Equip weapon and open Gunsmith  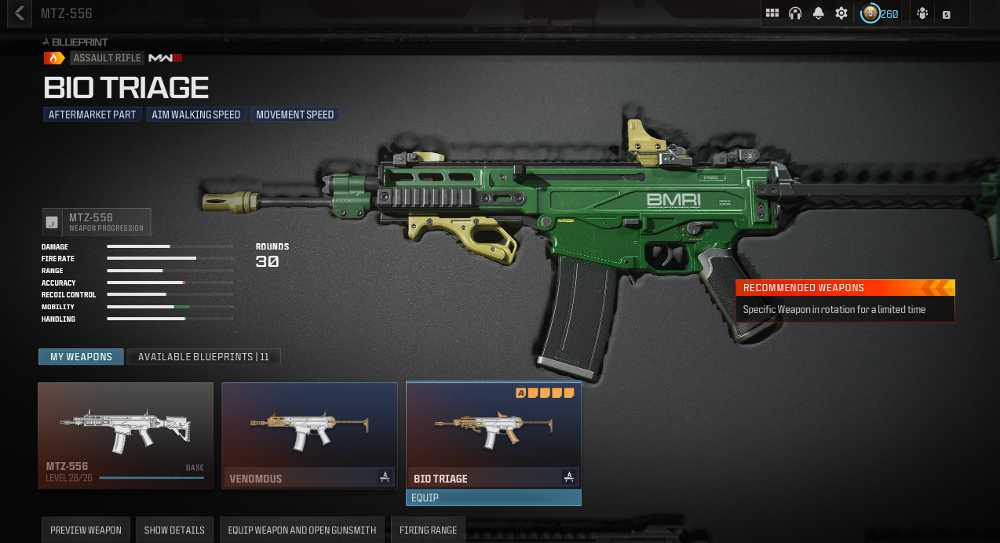pos(302,530)
